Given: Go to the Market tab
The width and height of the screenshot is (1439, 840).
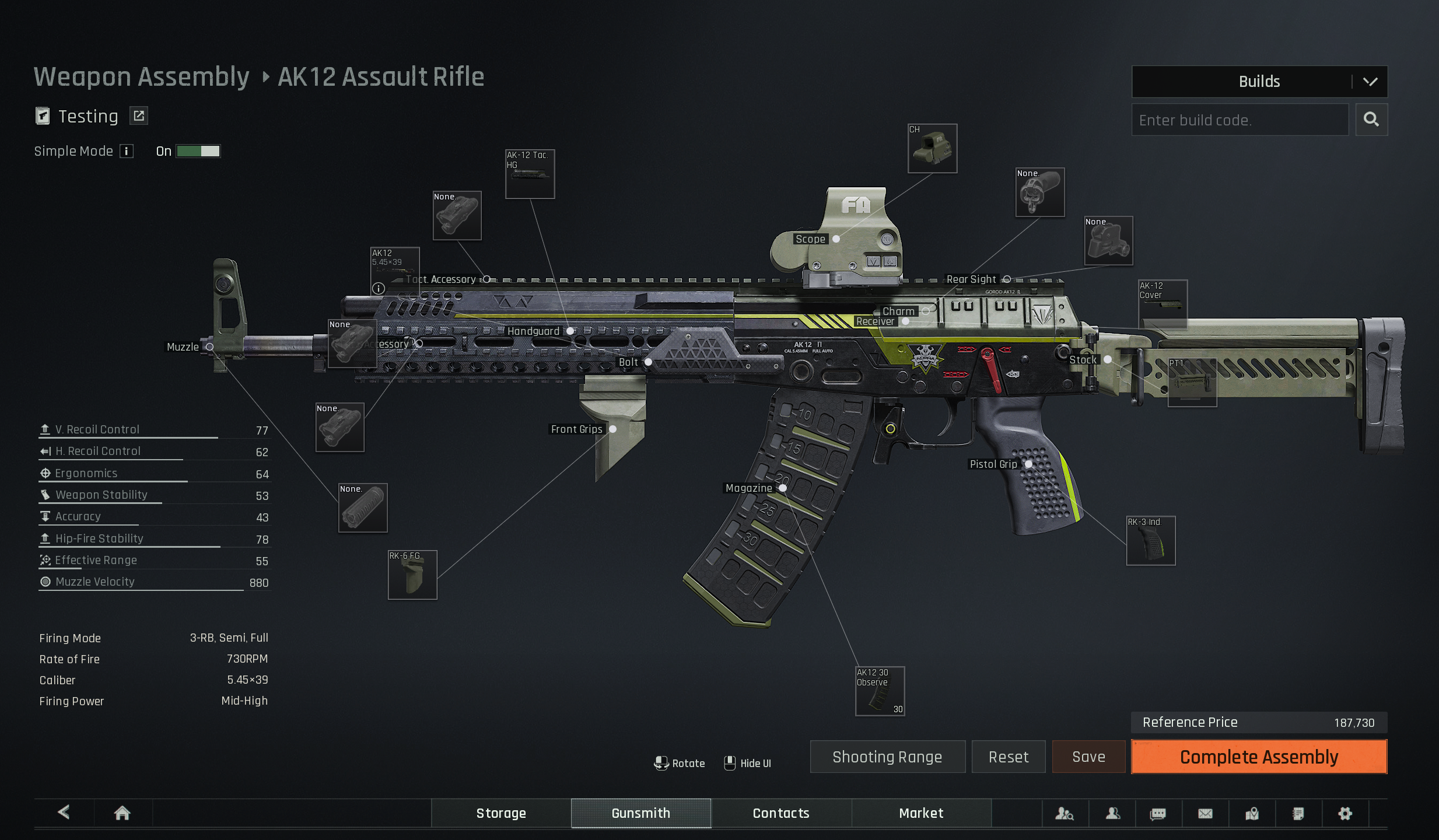Looking at the screenshot, I should (921, 813).
